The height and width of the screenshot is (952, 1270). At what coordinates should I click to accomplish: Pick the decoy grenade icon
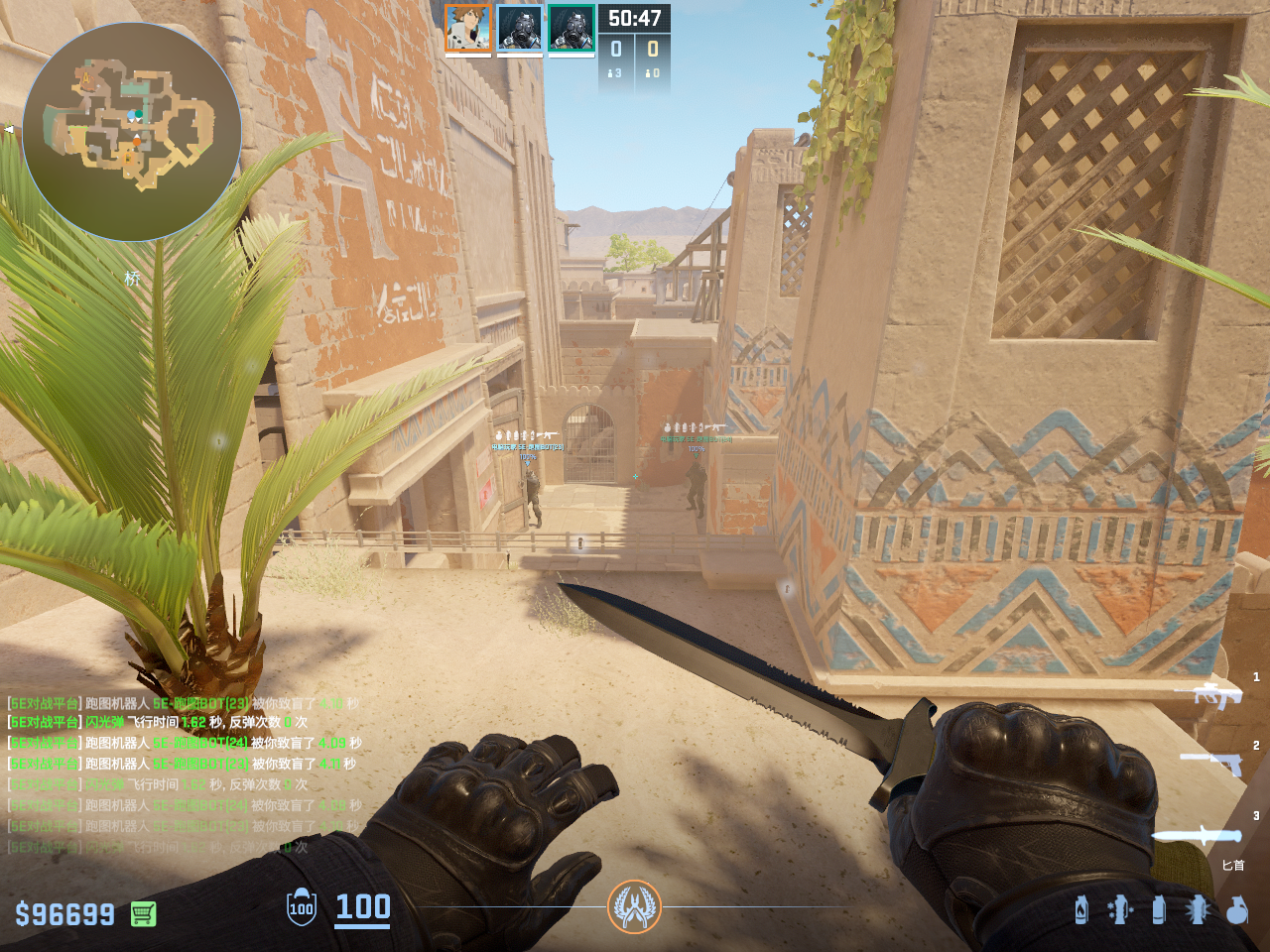(x=1120, y=909)
